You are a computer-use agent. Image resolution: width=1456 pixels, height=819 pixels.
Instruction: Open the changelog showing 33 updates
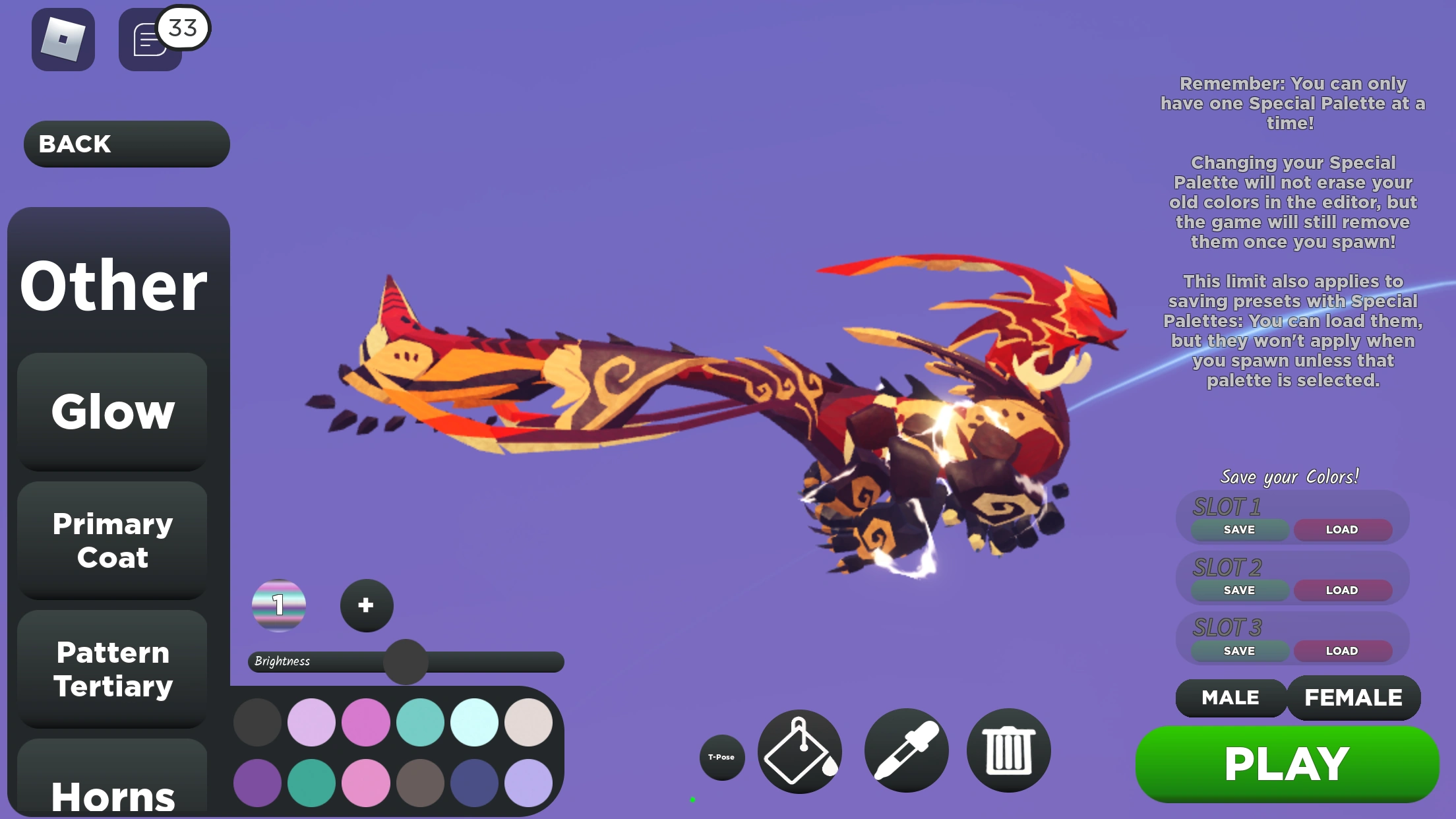(x=150, y=40)
